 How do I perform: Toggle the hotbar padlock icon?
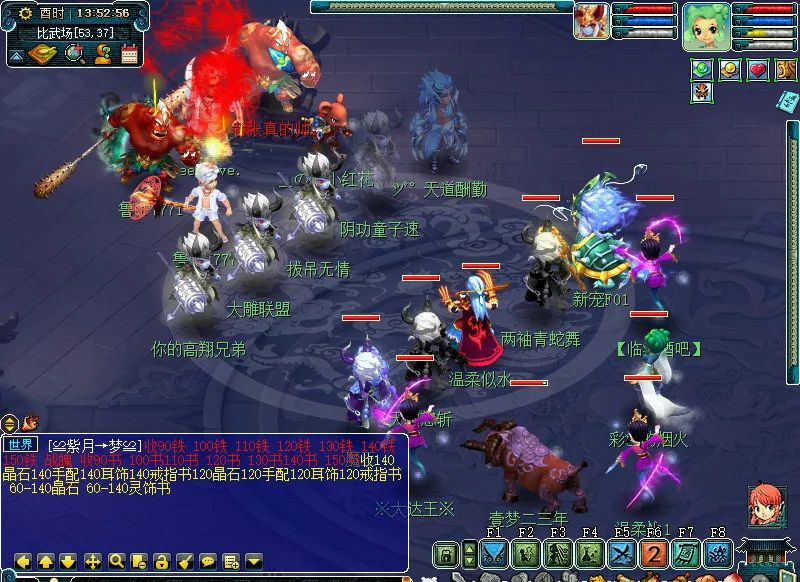click(446, 555)
